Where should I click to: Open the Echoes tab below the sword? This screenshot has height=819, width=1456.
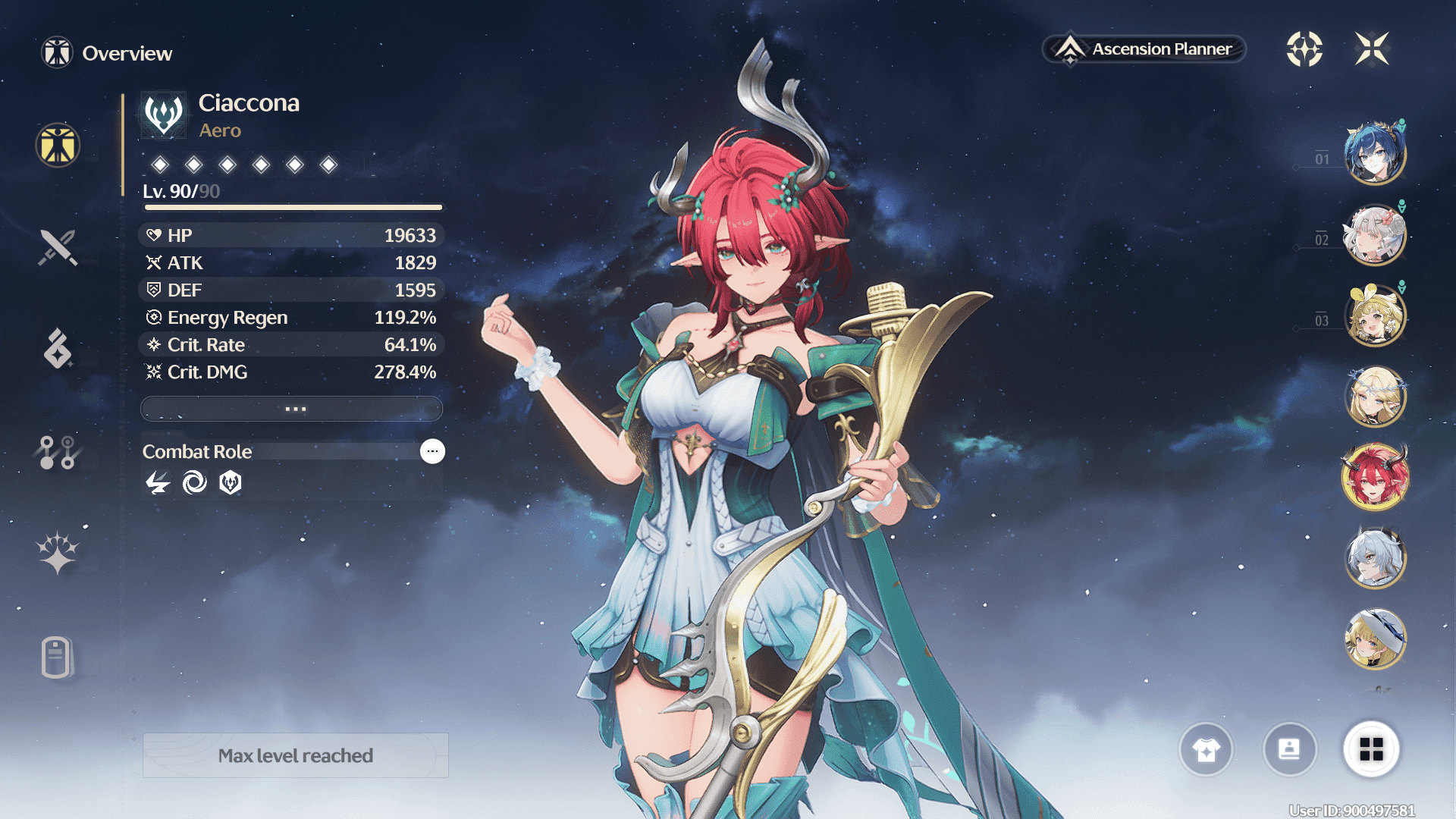coord(58,349)
